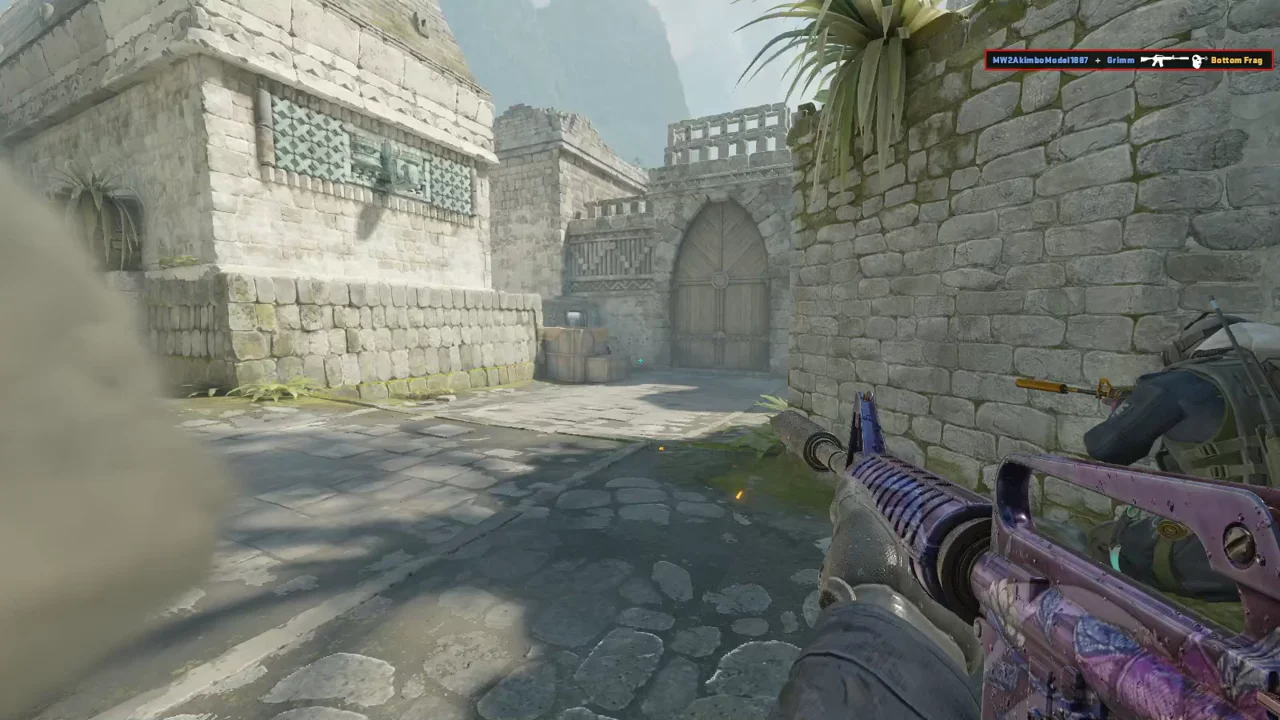Select the assisting player Grimm in kill feed

point(1121,60)
